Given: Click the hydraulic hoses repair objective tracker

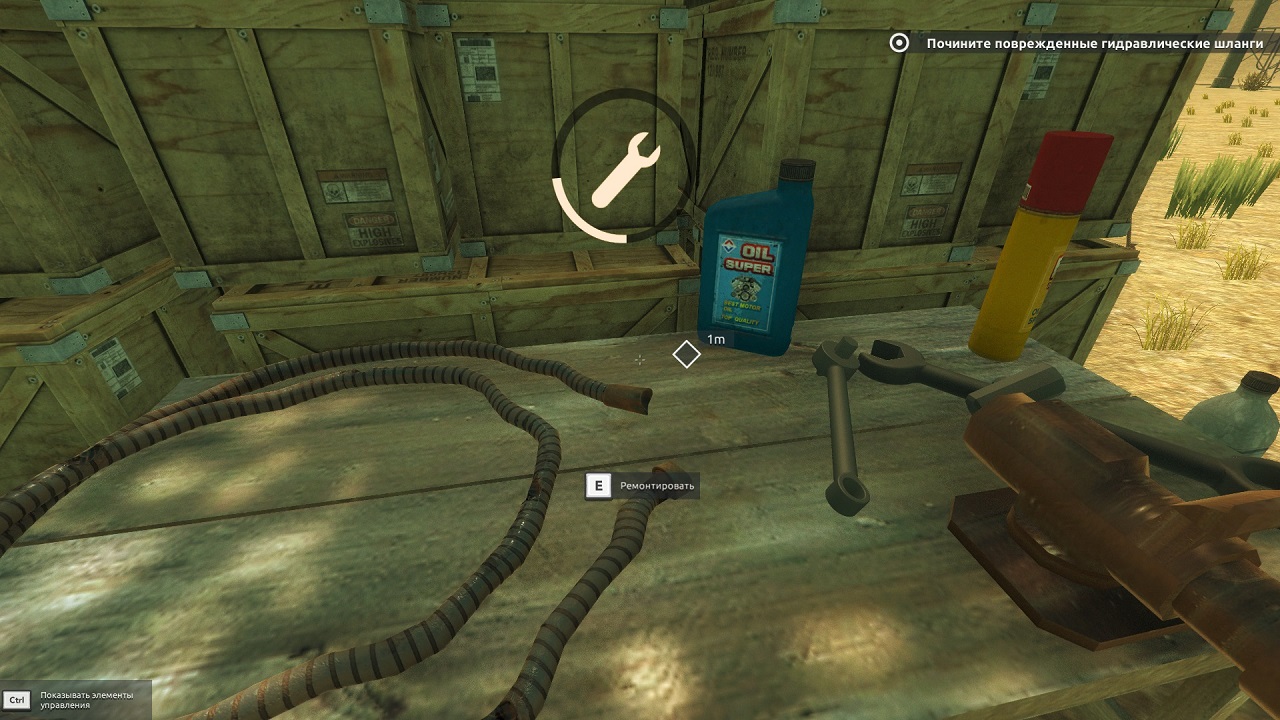Looking at the screenshot, I should click(x=1082, y=43).
